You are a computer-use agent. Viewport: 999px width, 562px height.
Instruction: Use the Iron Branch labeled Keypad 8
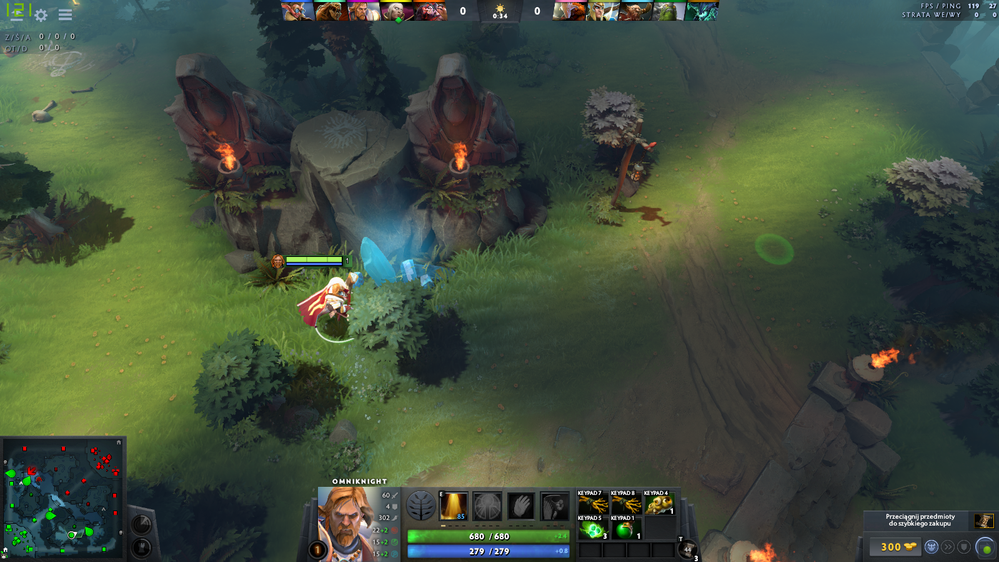(624, 505)
